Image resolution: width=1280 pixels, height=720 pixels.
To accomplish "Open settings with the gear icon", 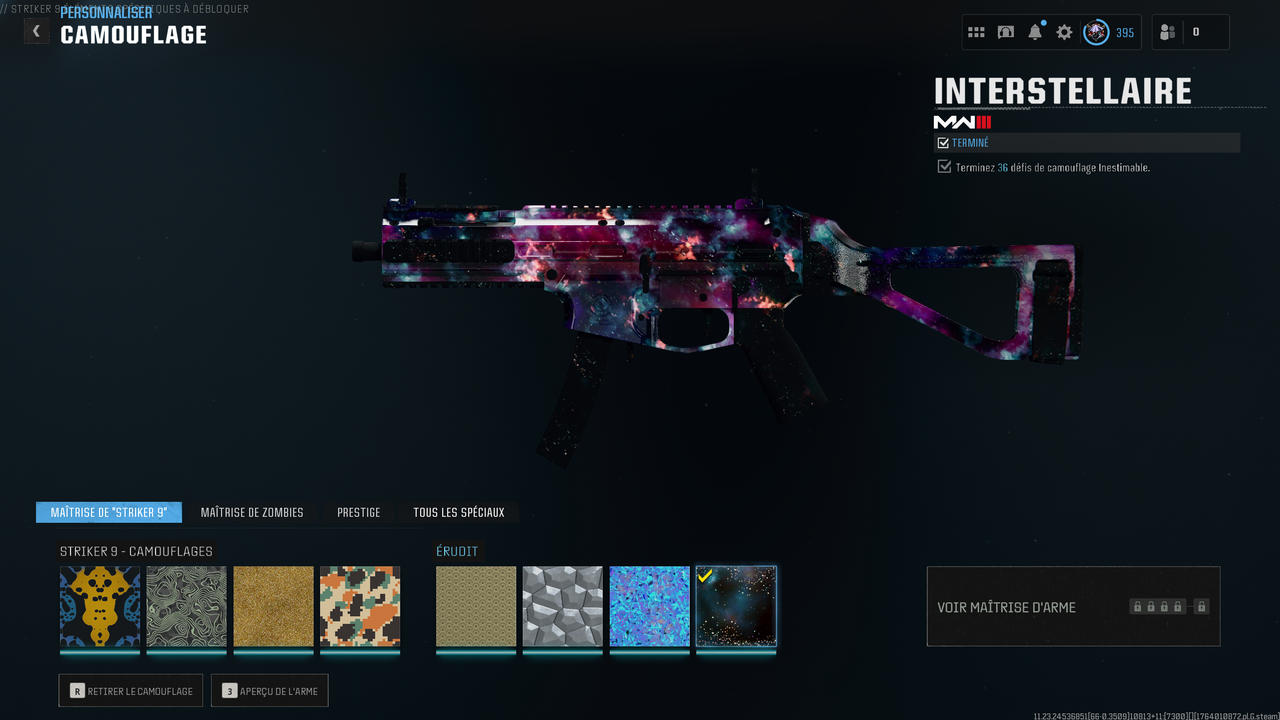I will [x=1064, y=32].
